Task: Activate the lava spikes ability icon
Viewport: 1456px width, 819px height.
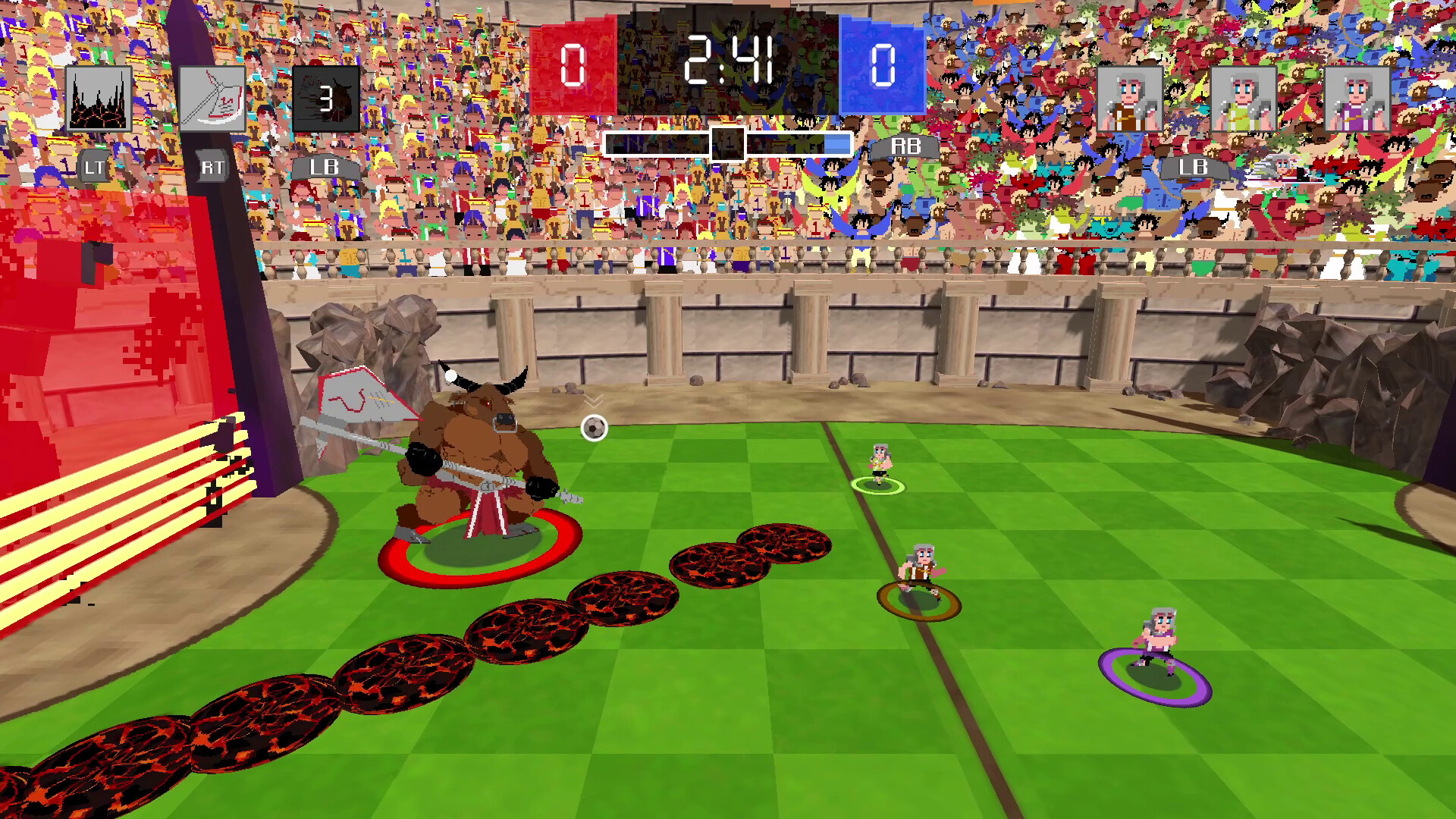Action: pyautogui.click(x=99, y=99)
